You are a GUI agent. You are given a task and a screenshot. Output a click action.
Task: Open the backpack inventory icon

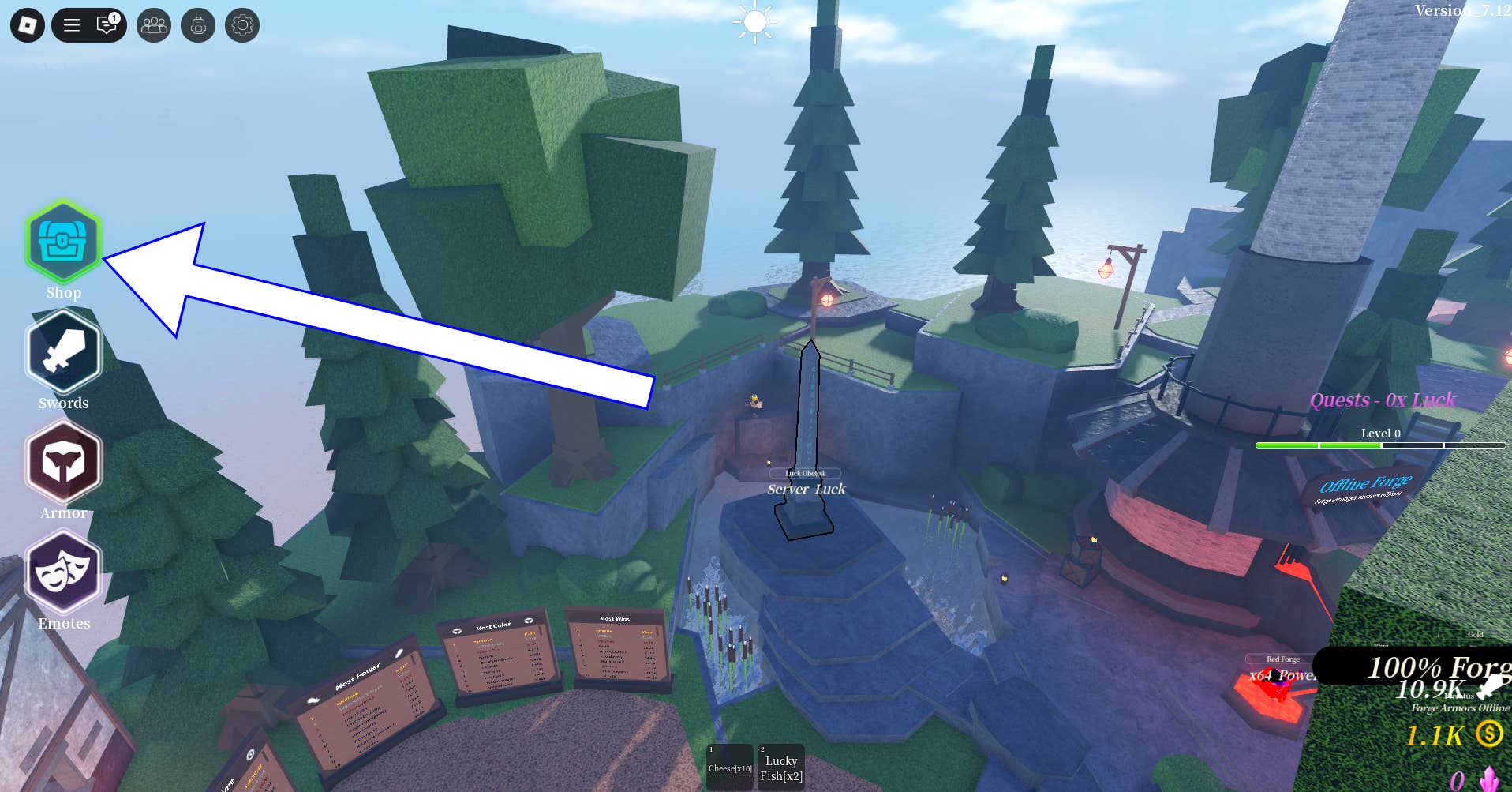pyautogui.click(x=198, y=25)
